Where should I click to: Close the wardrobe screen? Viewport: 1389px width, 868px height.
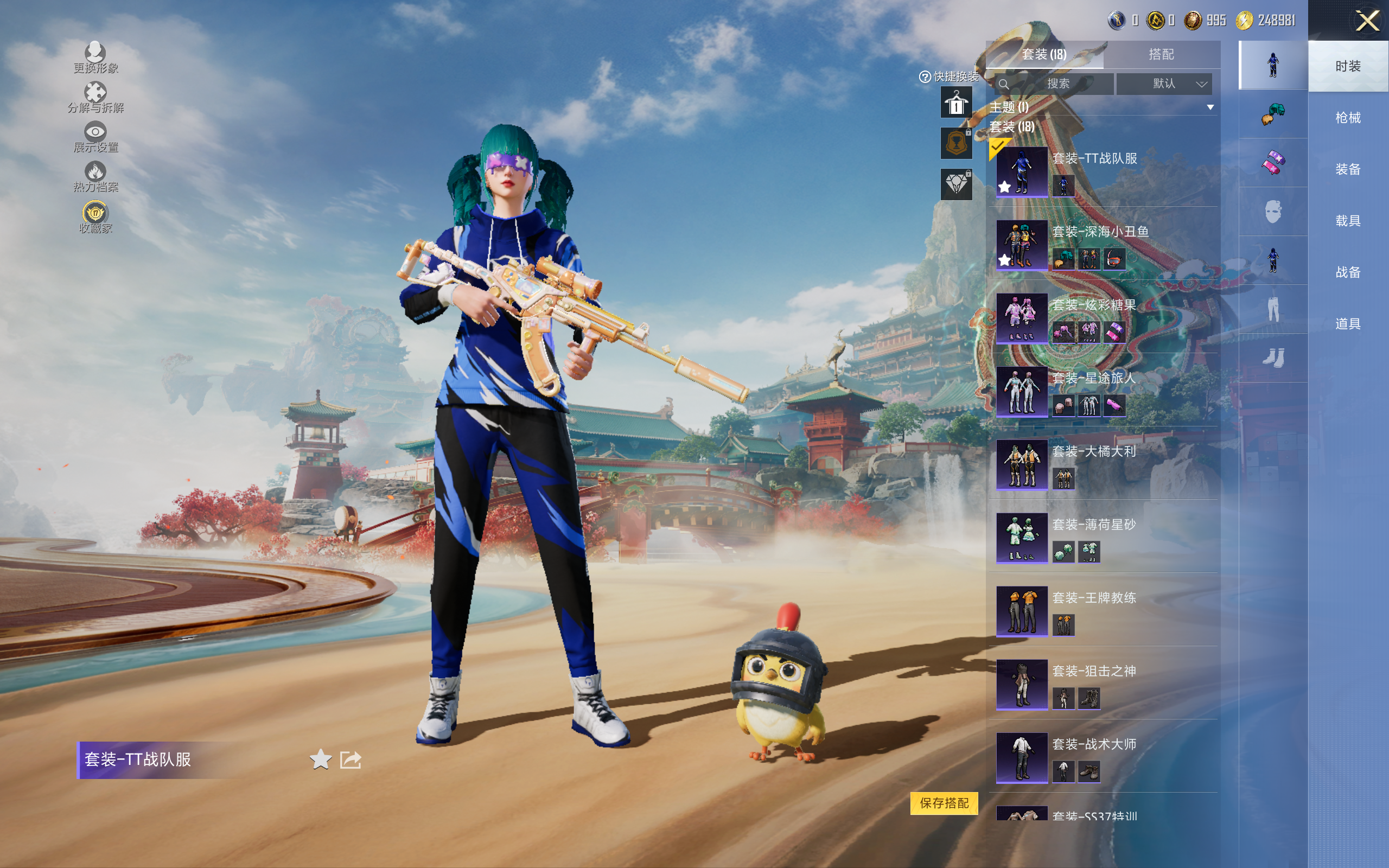(x=1367, y=21)
